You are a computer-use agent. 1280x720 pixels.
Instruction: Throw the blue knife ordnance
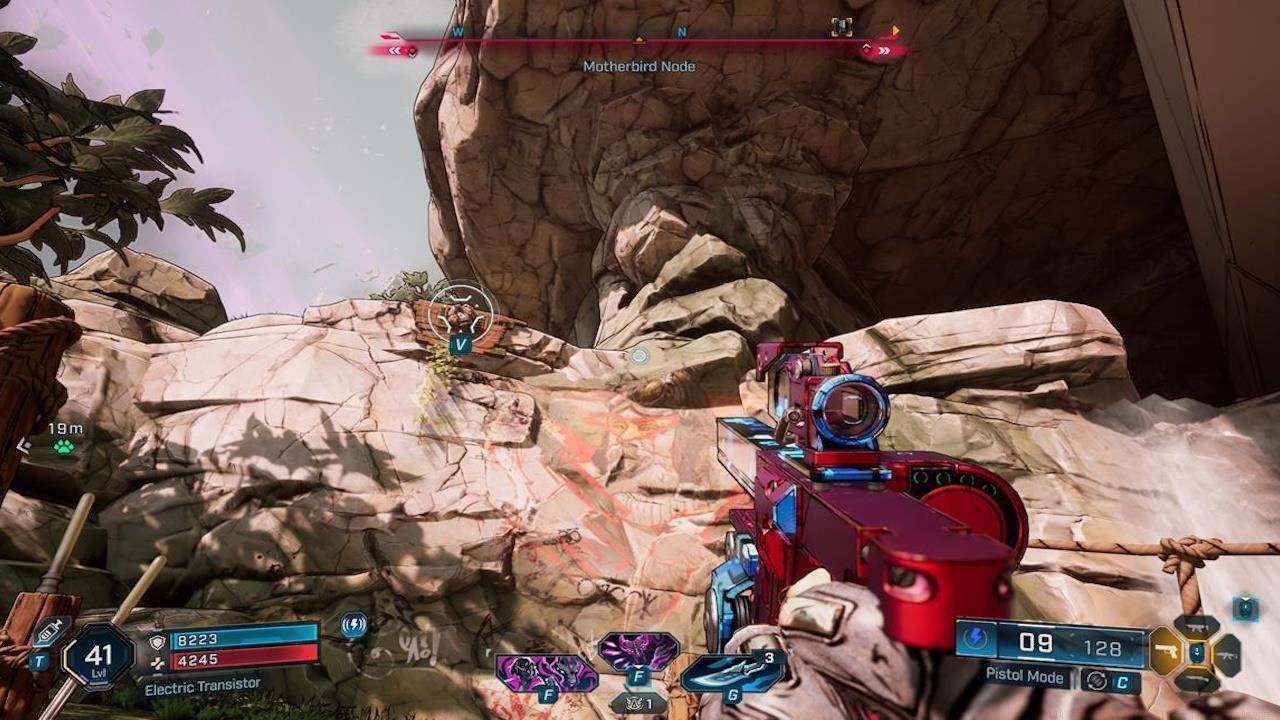[x=733, y=671]
